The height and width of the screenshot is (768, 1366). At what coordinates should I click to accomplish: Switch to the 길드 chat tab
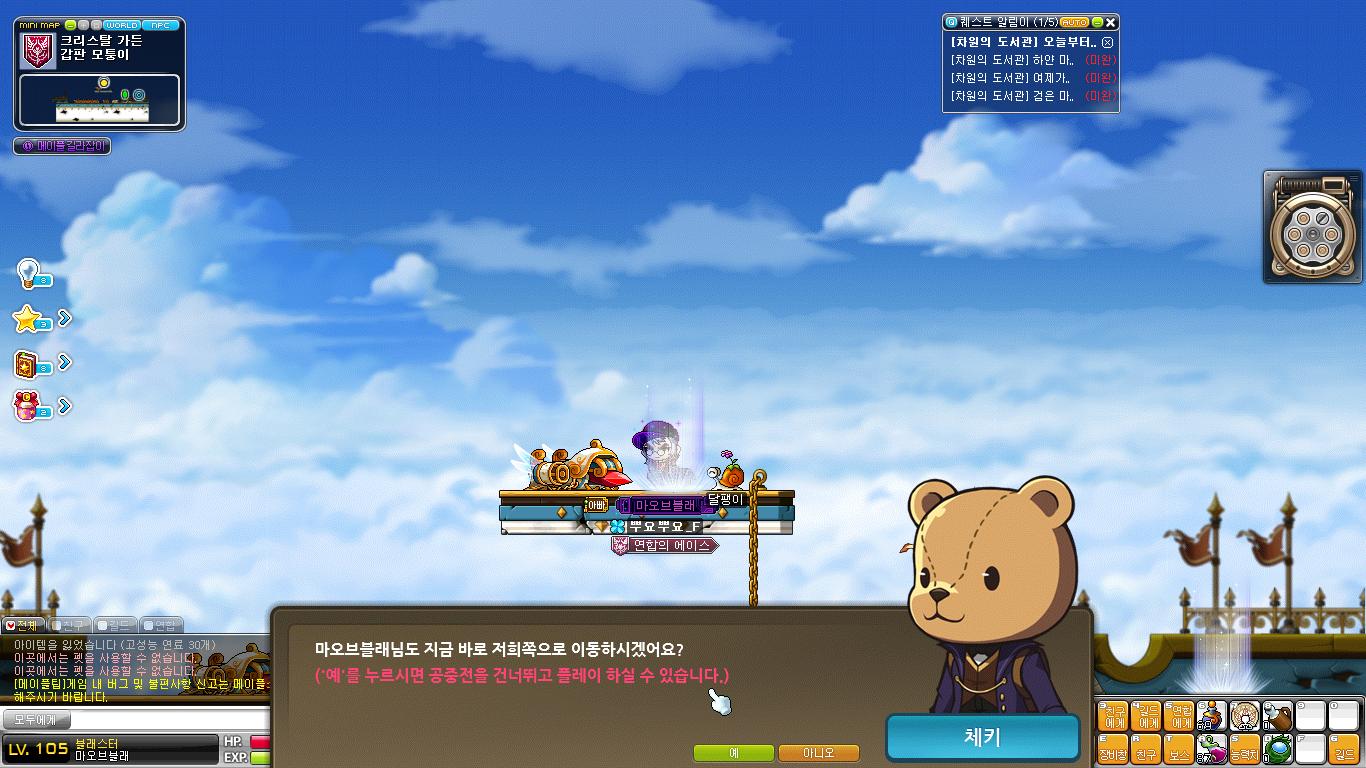click(114, 624)
